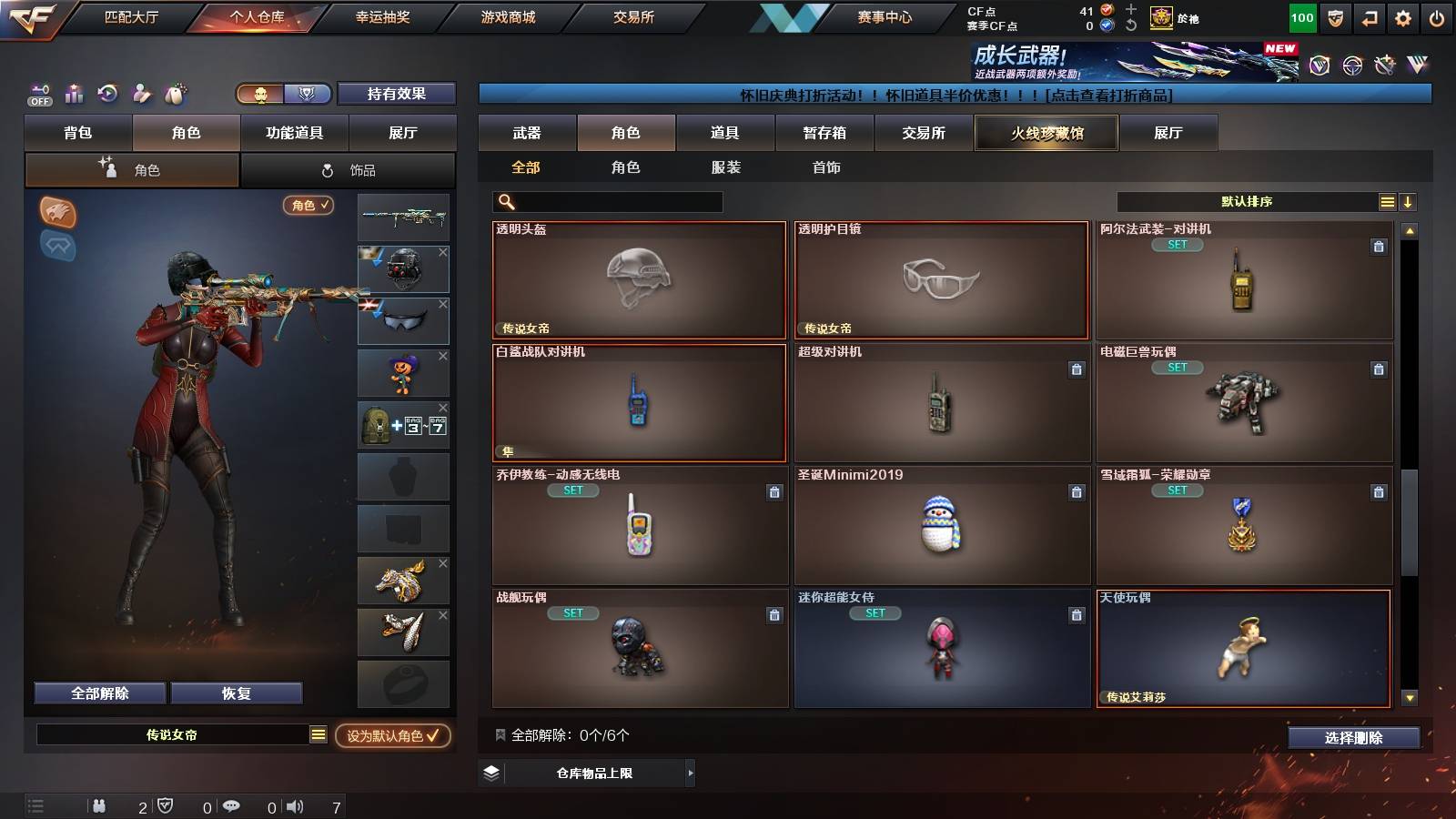1456x819 pixels.
Task: Open the ranking stats icon beside OFF toggle
Action: [x=74, y=94]
